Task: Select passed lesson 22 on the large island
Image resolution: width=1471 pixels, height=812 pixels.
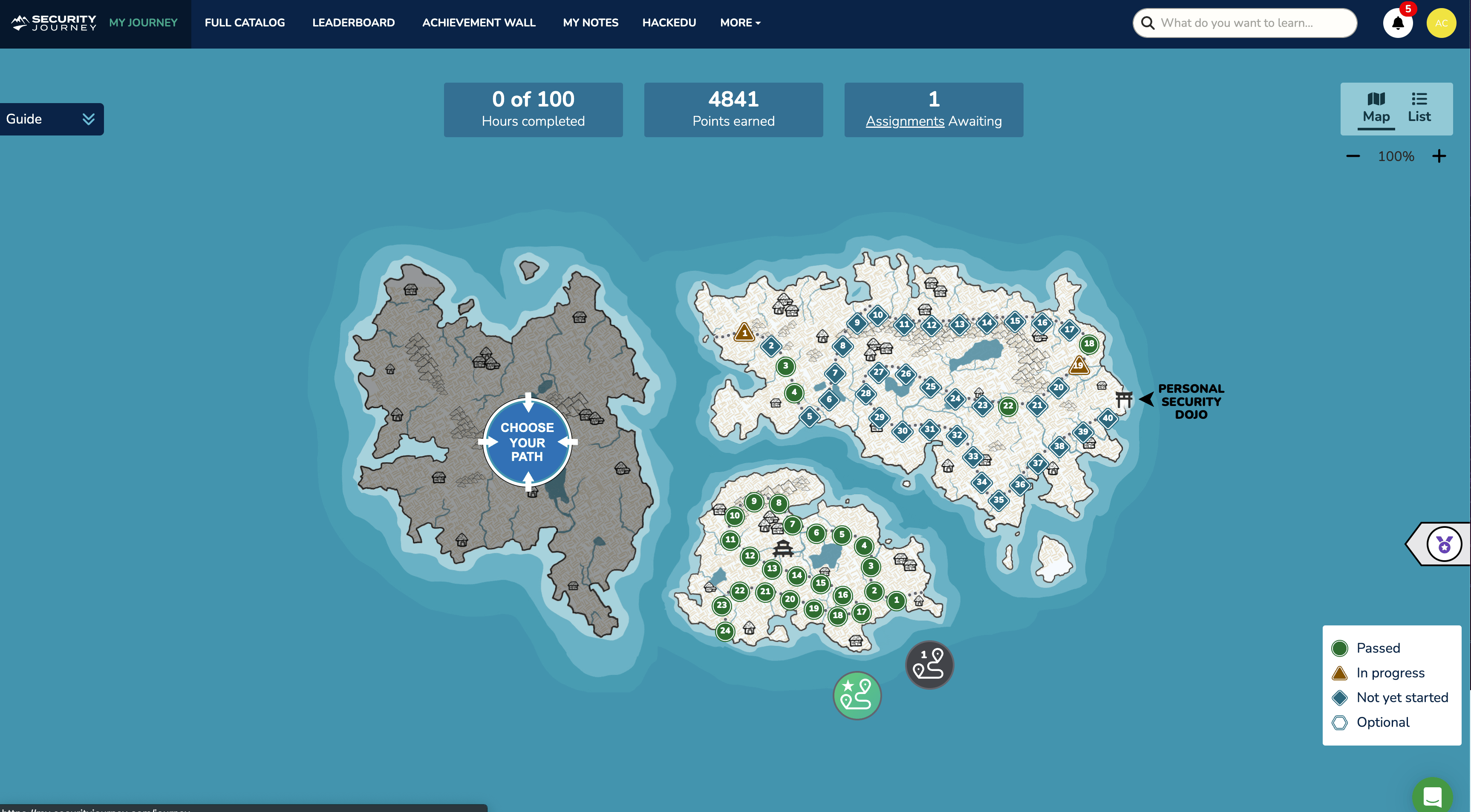Action: 1007,406
